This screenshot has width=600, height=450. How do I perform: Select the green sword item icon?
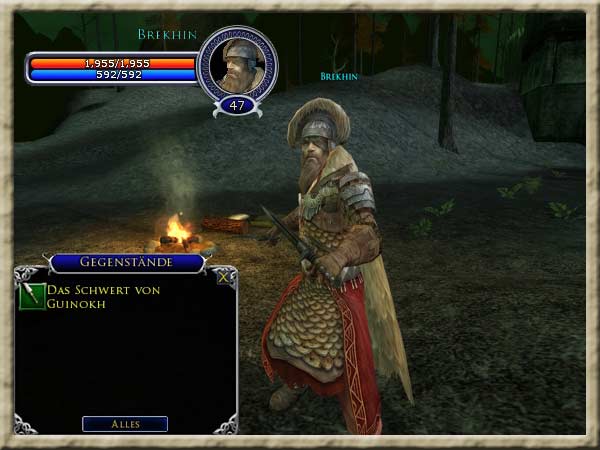coord(32,297)
